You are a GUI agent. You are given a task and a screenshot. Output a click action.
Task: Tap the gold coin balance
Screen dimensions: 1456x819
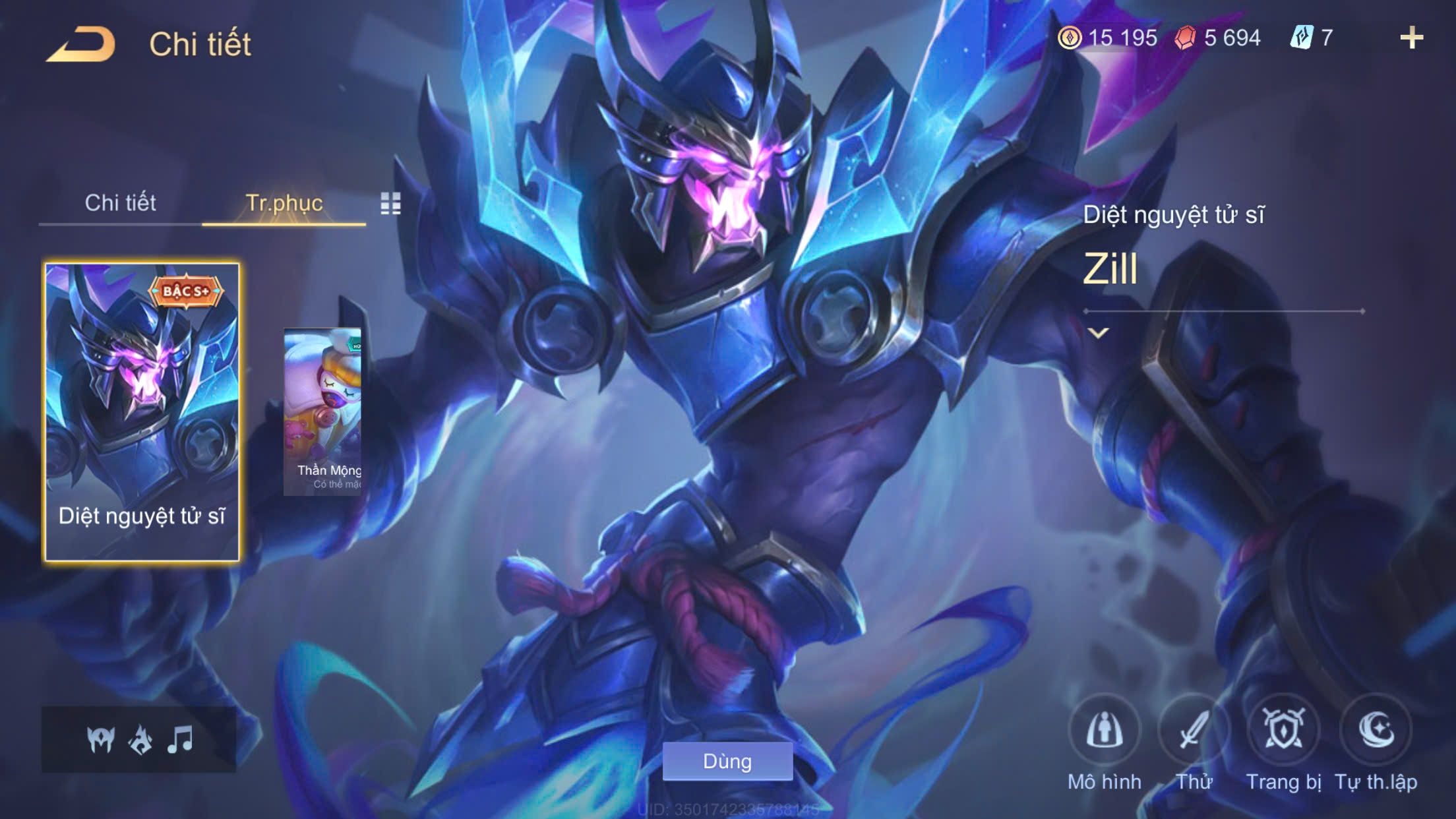click(1108, 38)
